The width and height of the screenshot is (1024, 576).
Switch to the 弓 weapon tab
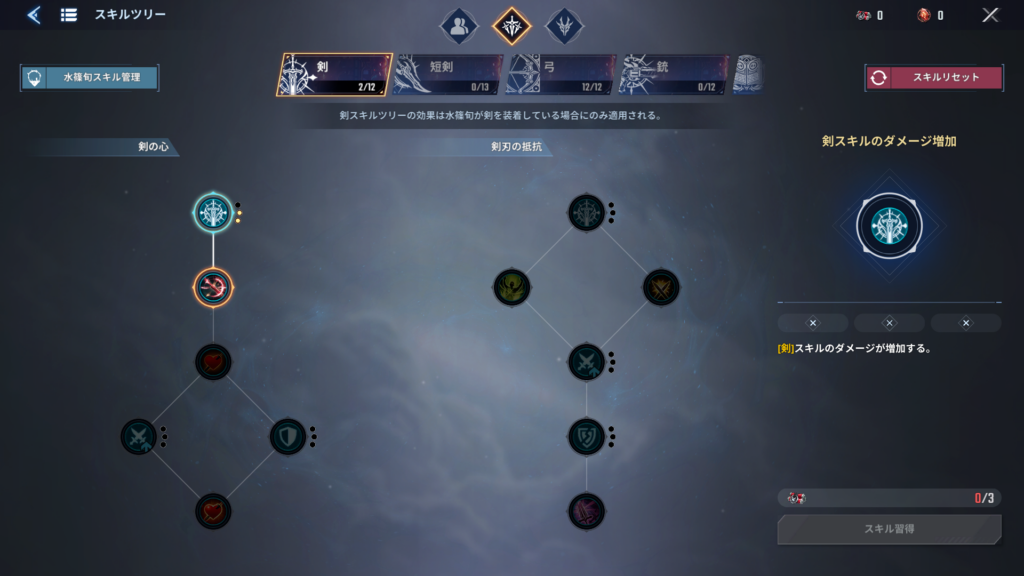pos(560,75)
